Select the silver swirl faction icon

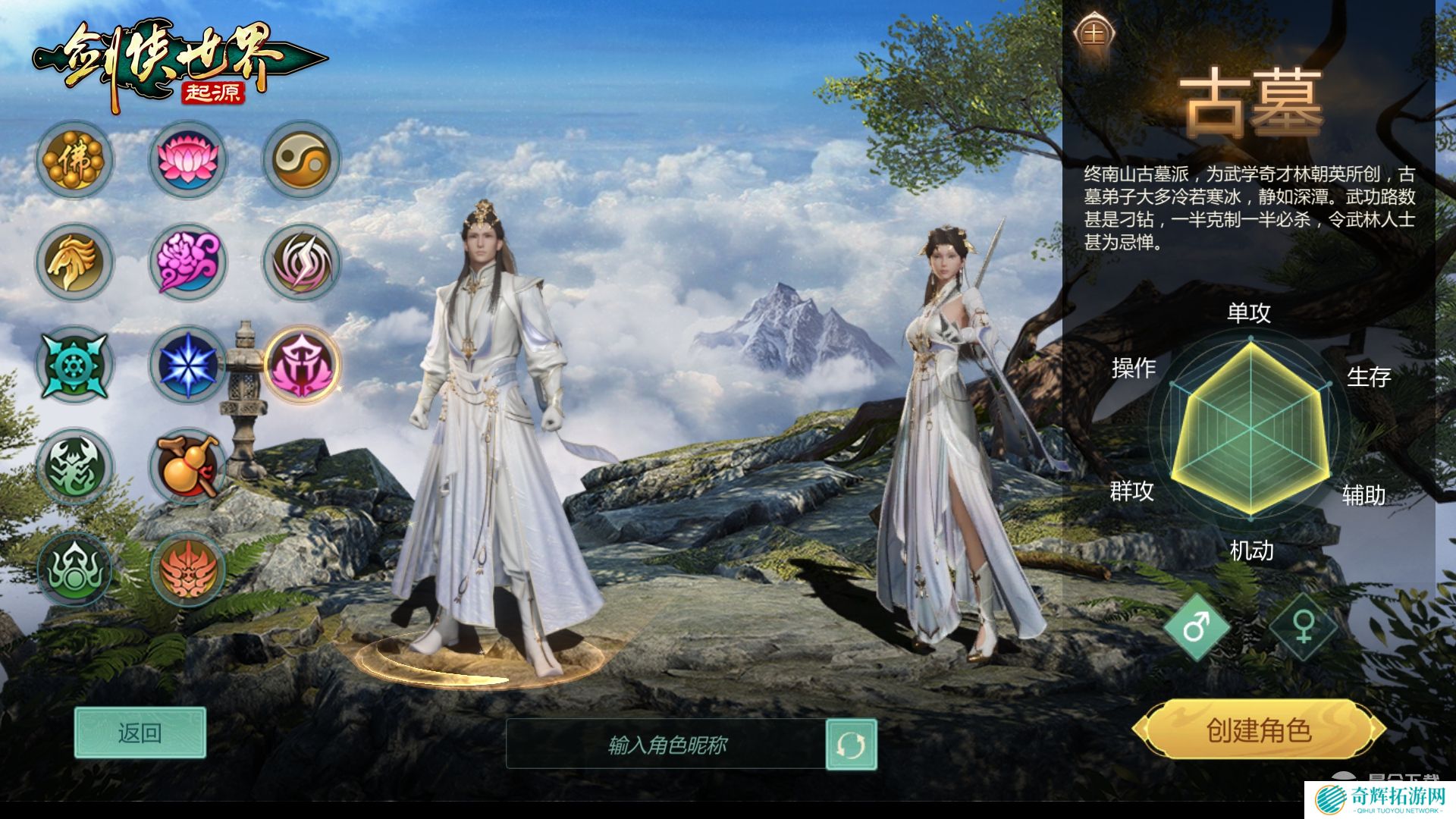(300, 262)
